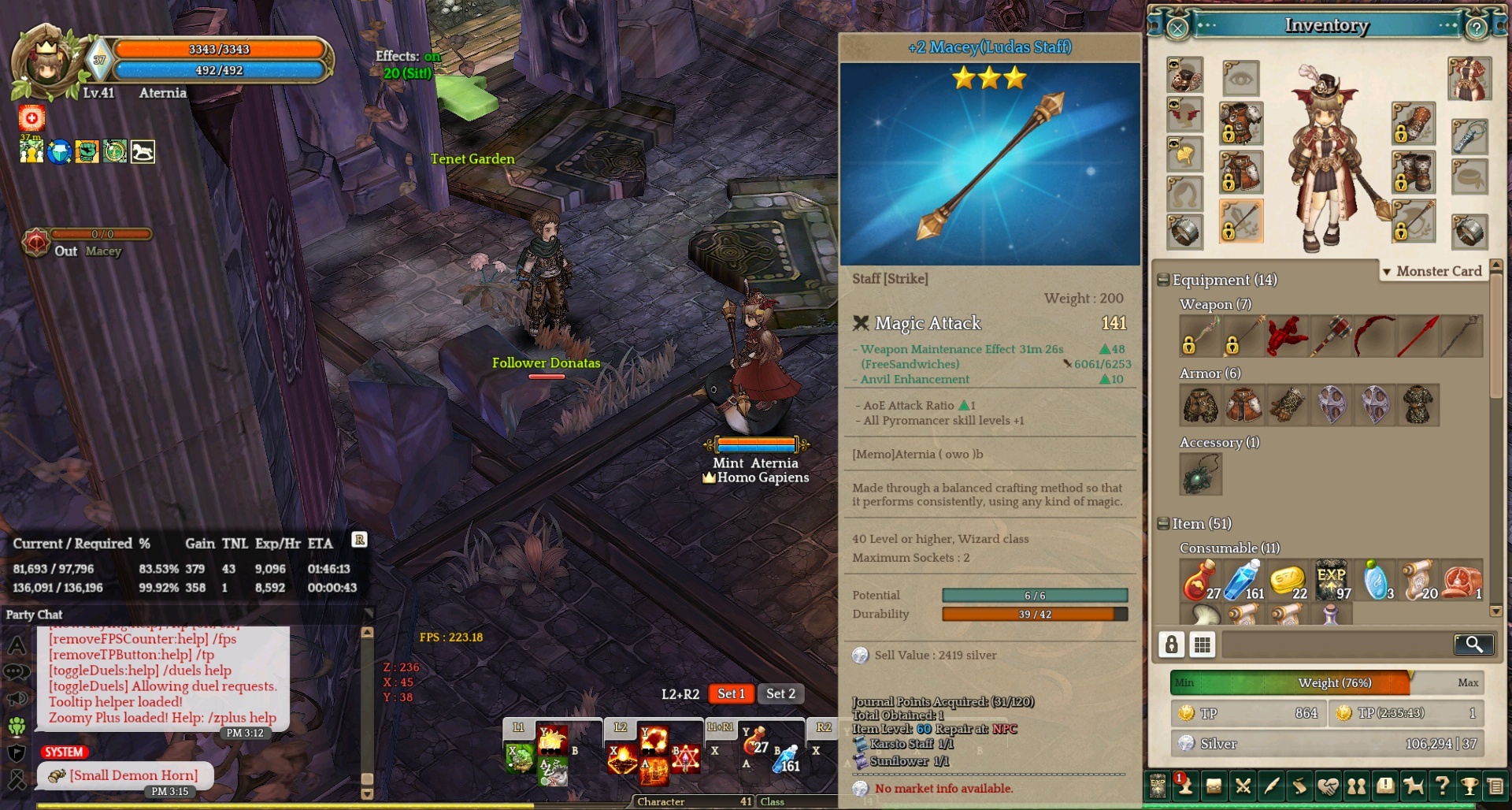Click the R button on experience tracker
1512x810 pixels.
tap(359, 540)
